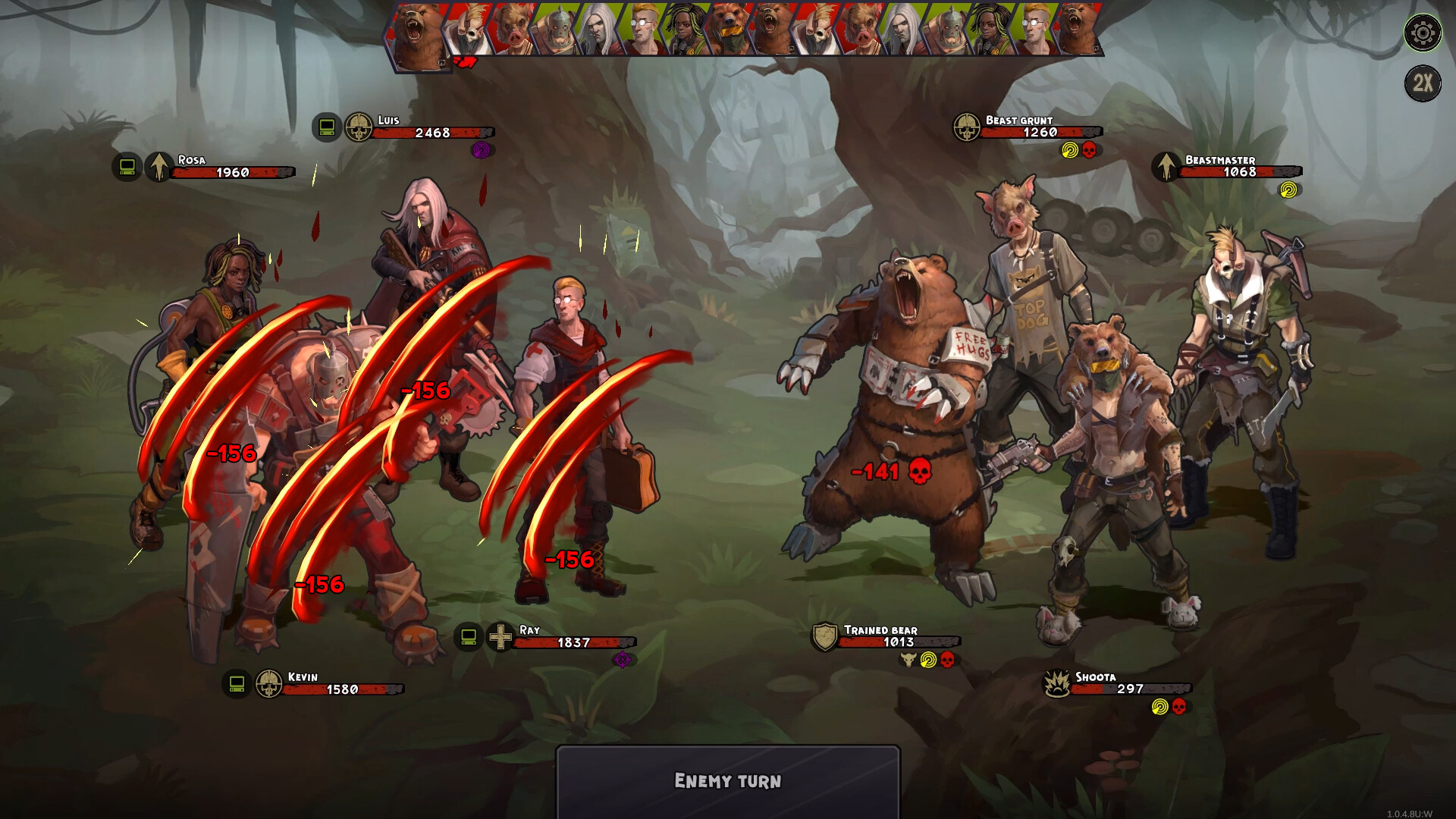
Task: Click Luis's skull helmet class icon
Action: coord(360,127)
